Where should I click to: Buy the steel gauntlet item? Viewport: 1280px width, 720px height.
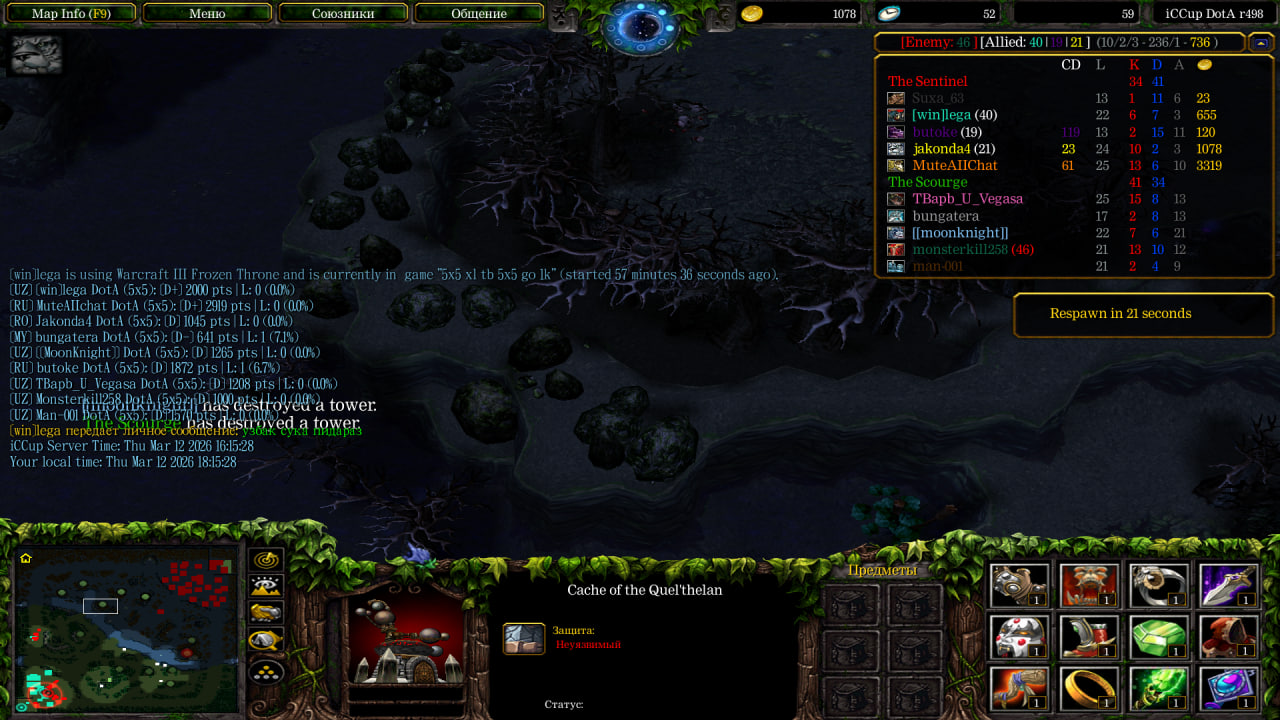[1020, 586]
